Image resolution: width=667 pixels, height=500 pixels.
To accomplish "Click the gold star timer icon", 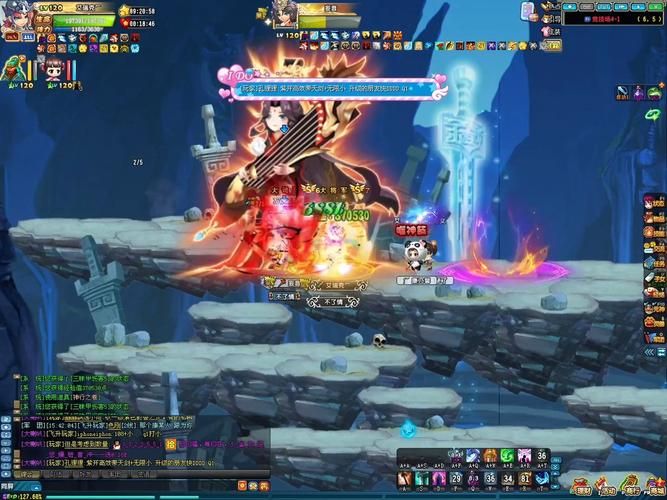I will (124, 11).
